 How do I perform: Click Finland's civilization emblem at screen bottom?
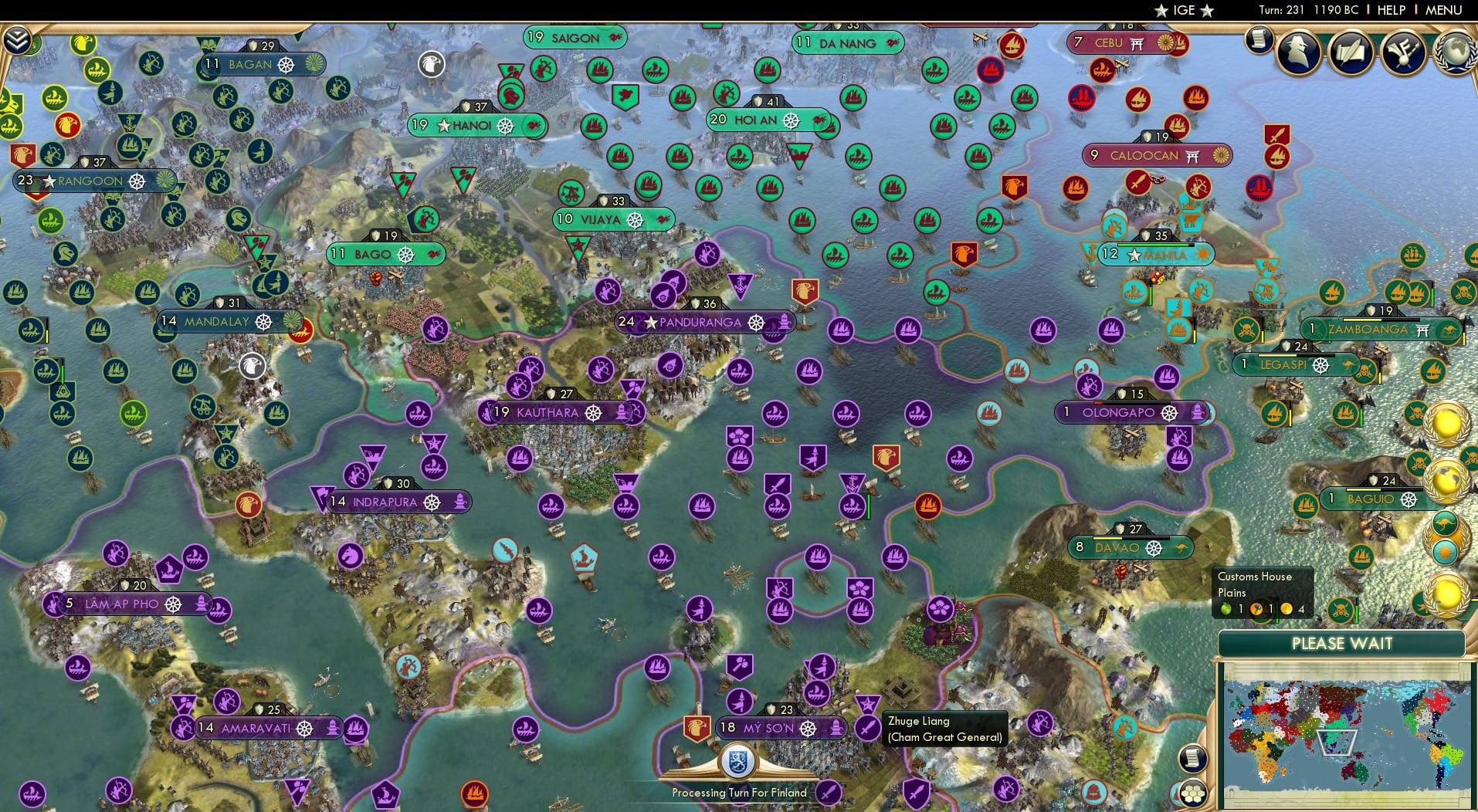point(739,761)
